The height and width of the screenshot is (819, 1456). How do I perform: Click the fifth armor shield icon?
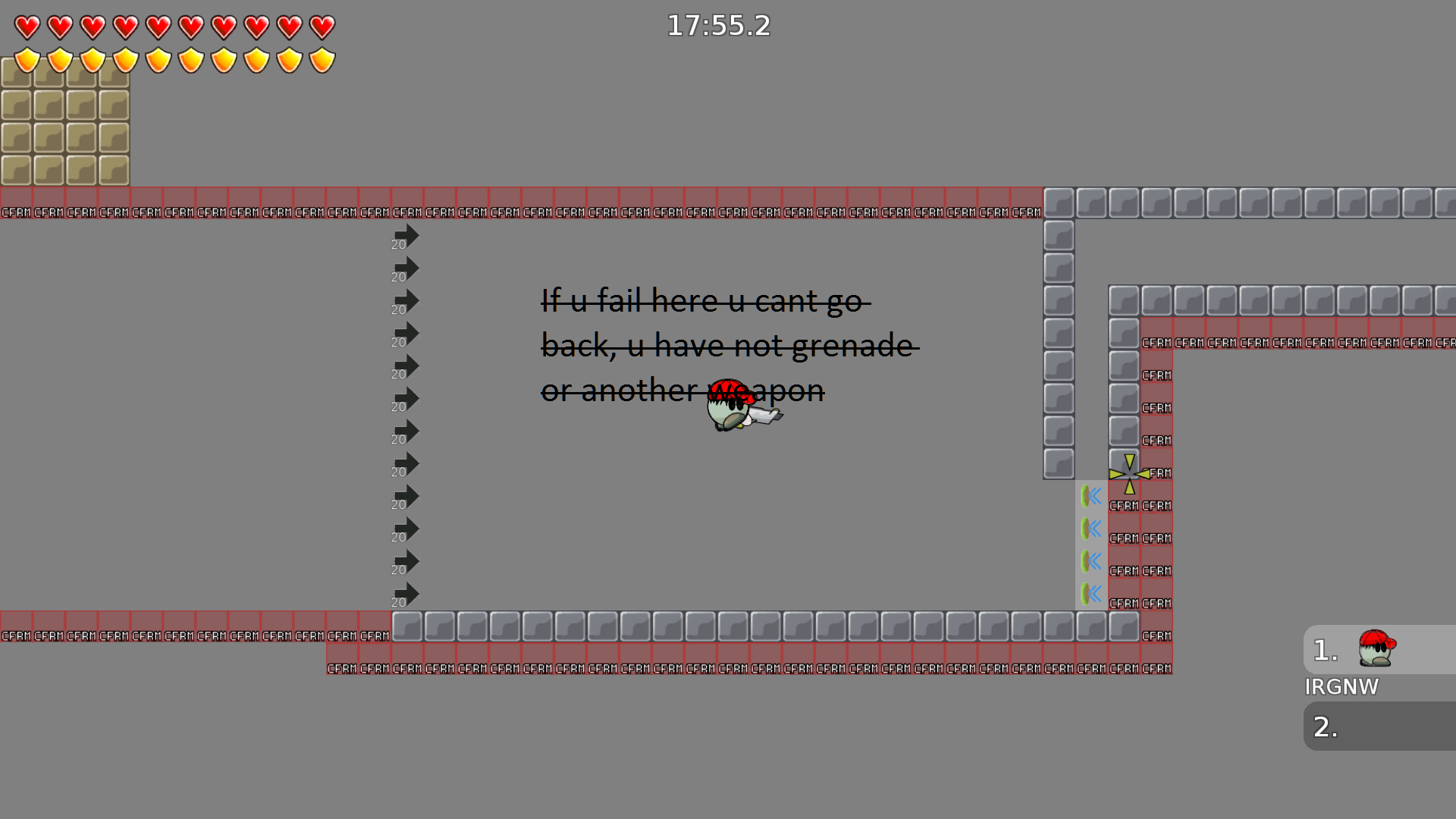[158, 58]
